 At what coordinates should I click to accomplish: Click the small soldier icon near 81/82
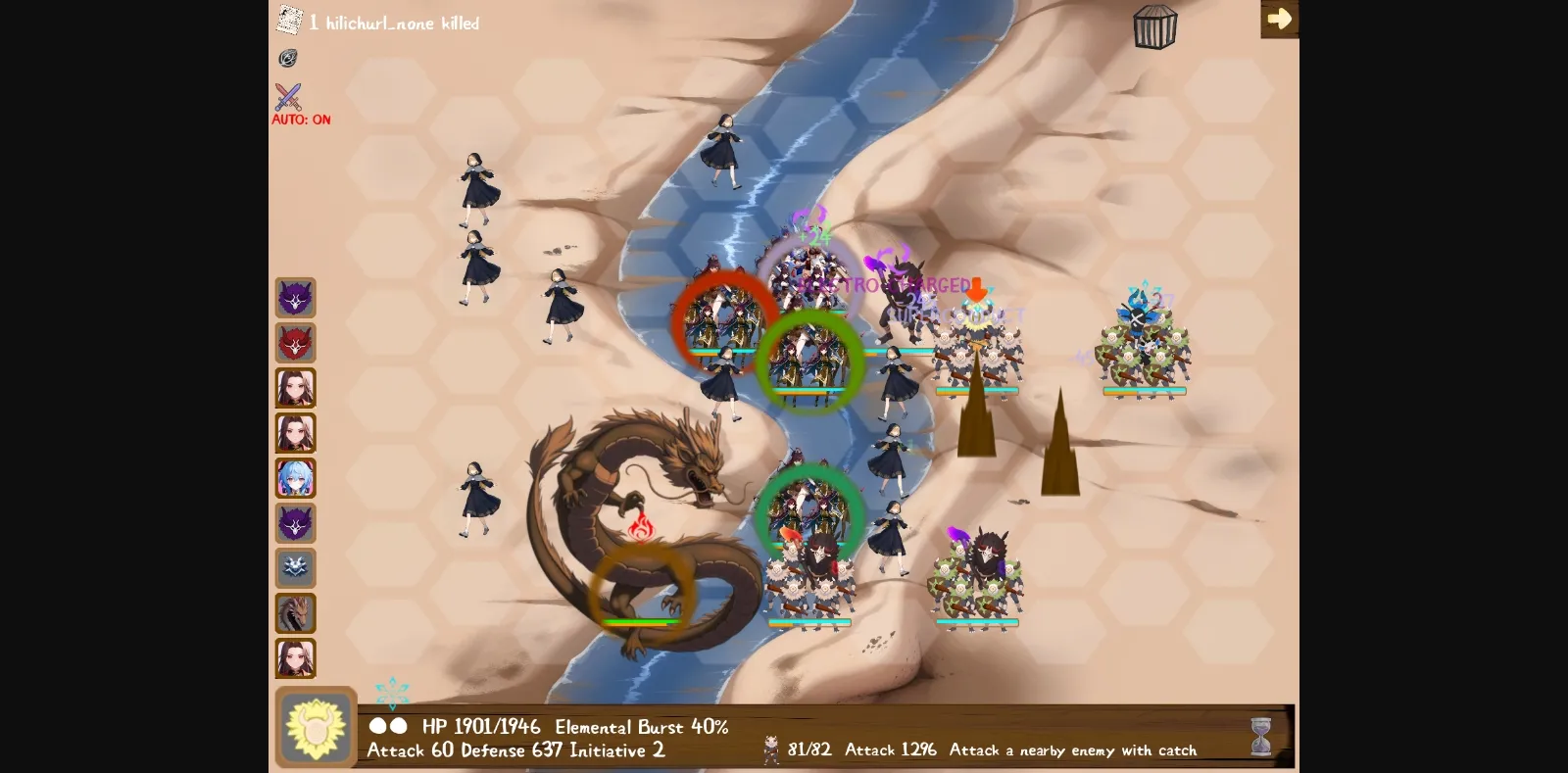point(773,748)
